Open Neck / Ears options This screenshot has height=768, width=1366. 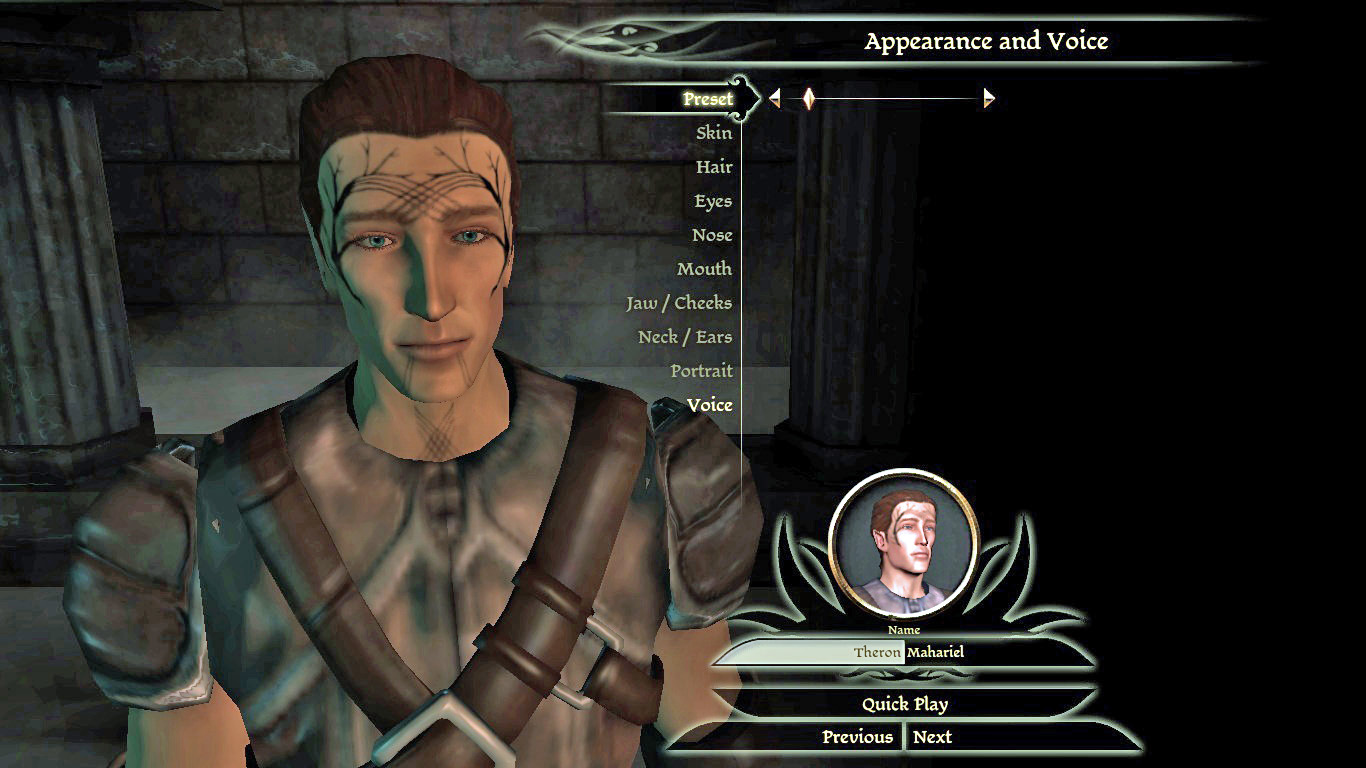tap(685, 337)
